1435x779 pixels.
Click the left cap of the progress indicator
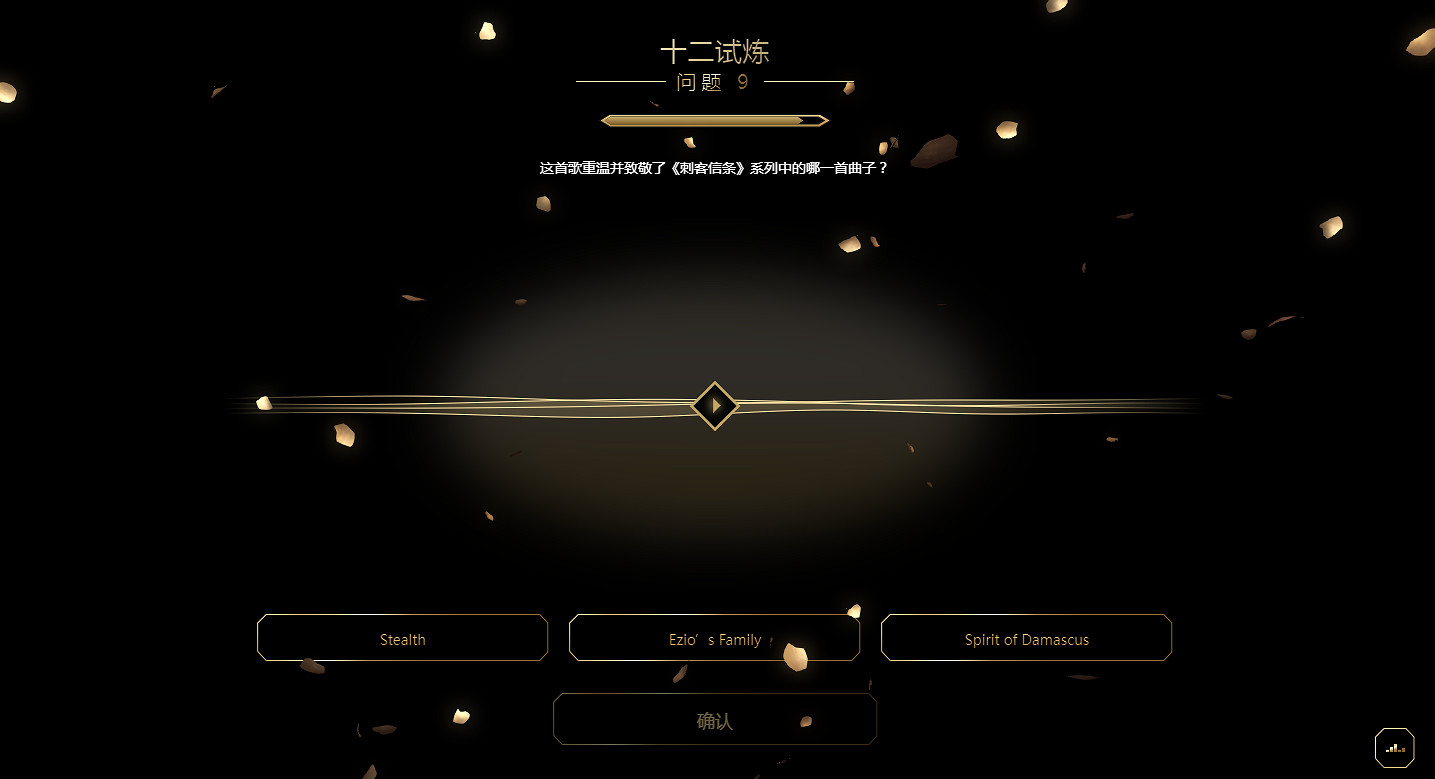click(x=606, y=119)
